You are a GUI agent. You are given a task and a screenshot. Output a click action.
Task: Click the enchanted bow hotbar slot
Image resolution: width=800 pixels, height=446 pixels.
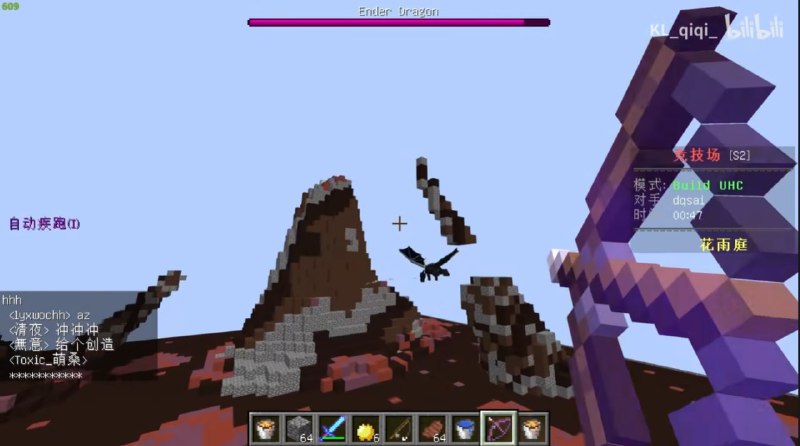(x=499, y=428)
